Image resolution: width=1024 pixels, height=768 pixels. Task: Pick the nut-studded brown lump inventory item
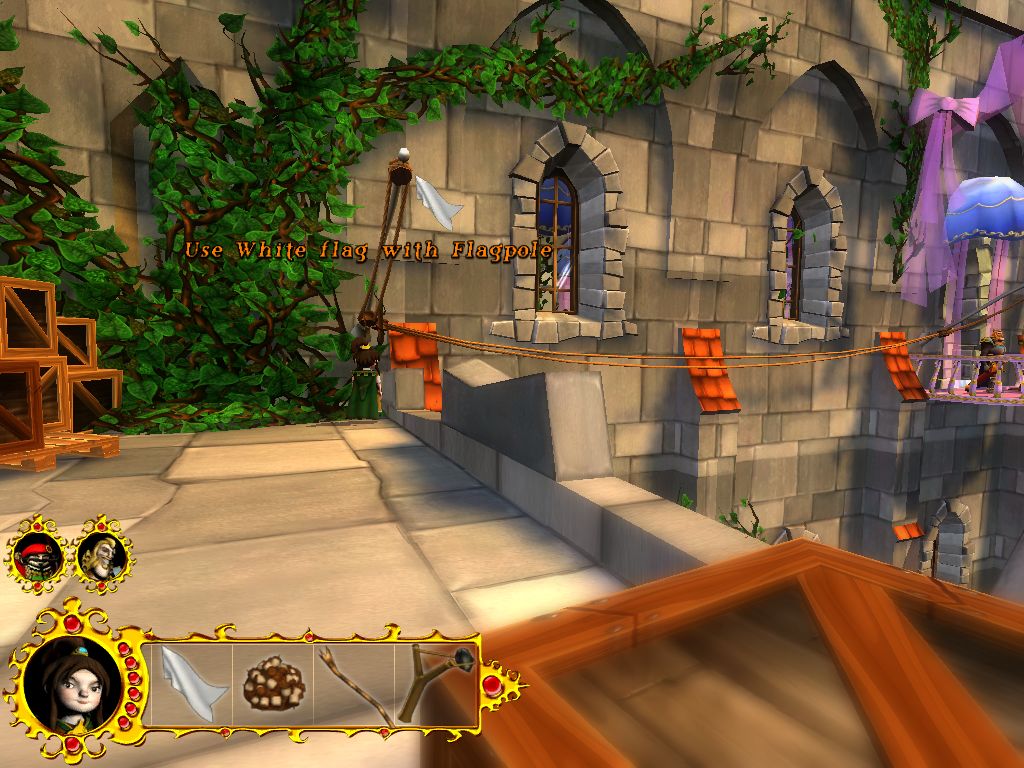(274, 684)
